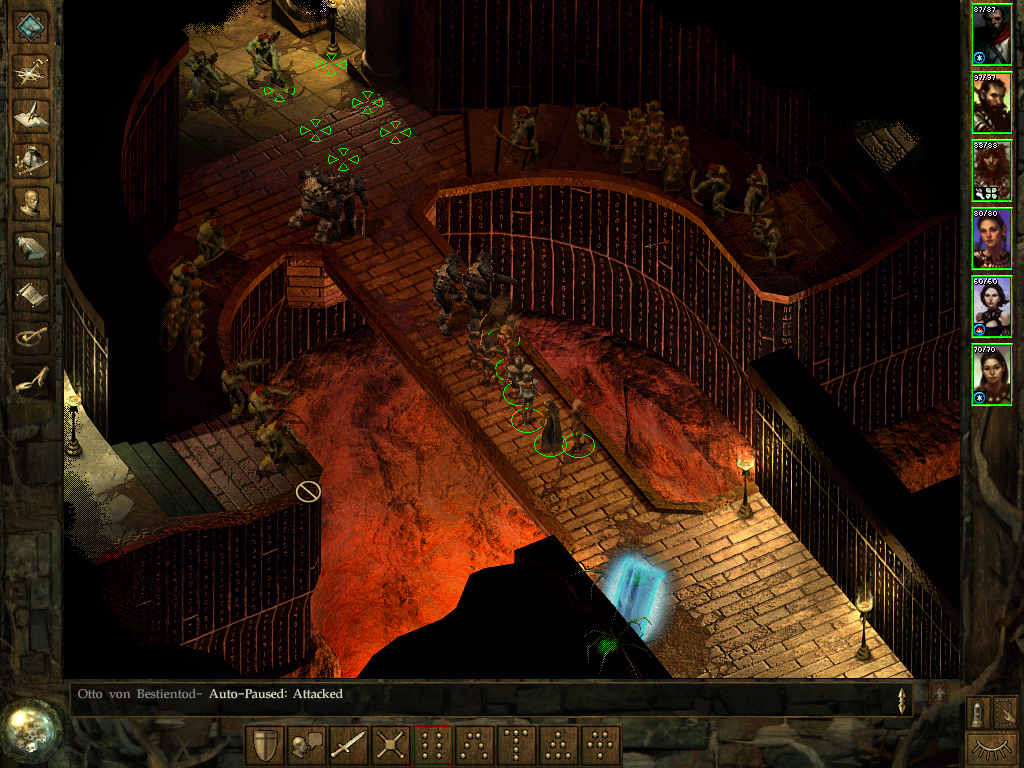
Task: Choose the blue-haired woman portrait
Action: [x=991, y=238]
